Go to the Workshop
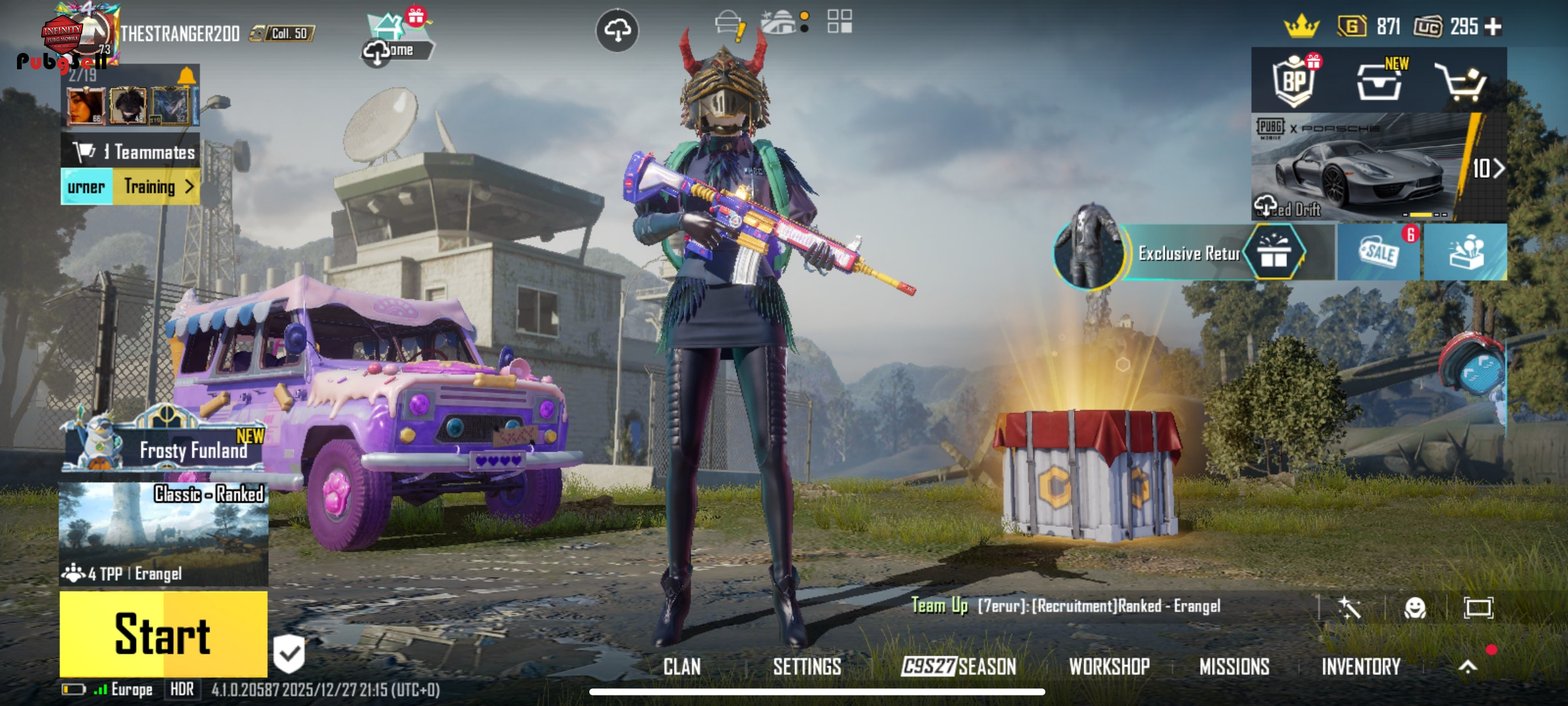This screenshot has height=706, width=1568. point(1109,667)
